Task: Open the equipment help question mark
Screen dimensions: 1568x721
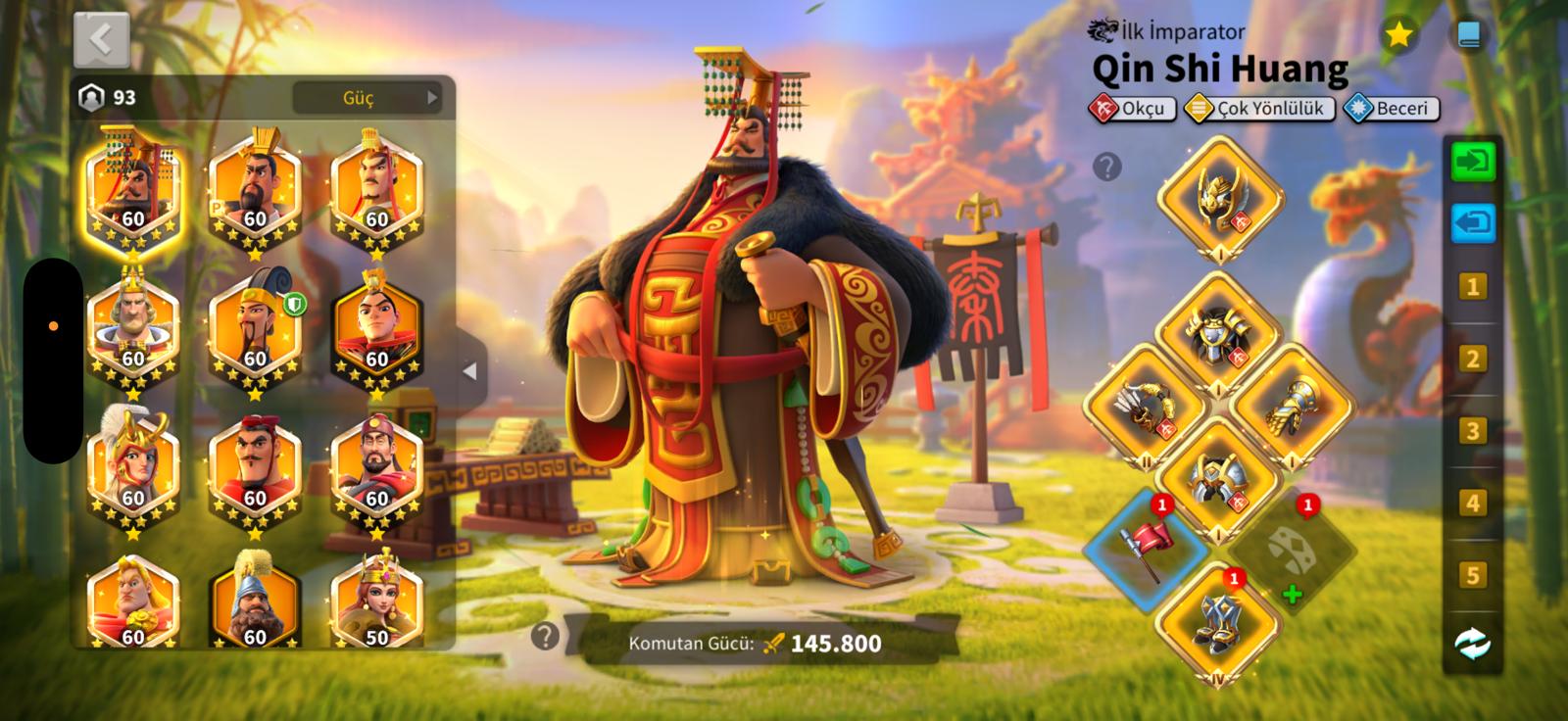Action: [x=1106, y=167]
